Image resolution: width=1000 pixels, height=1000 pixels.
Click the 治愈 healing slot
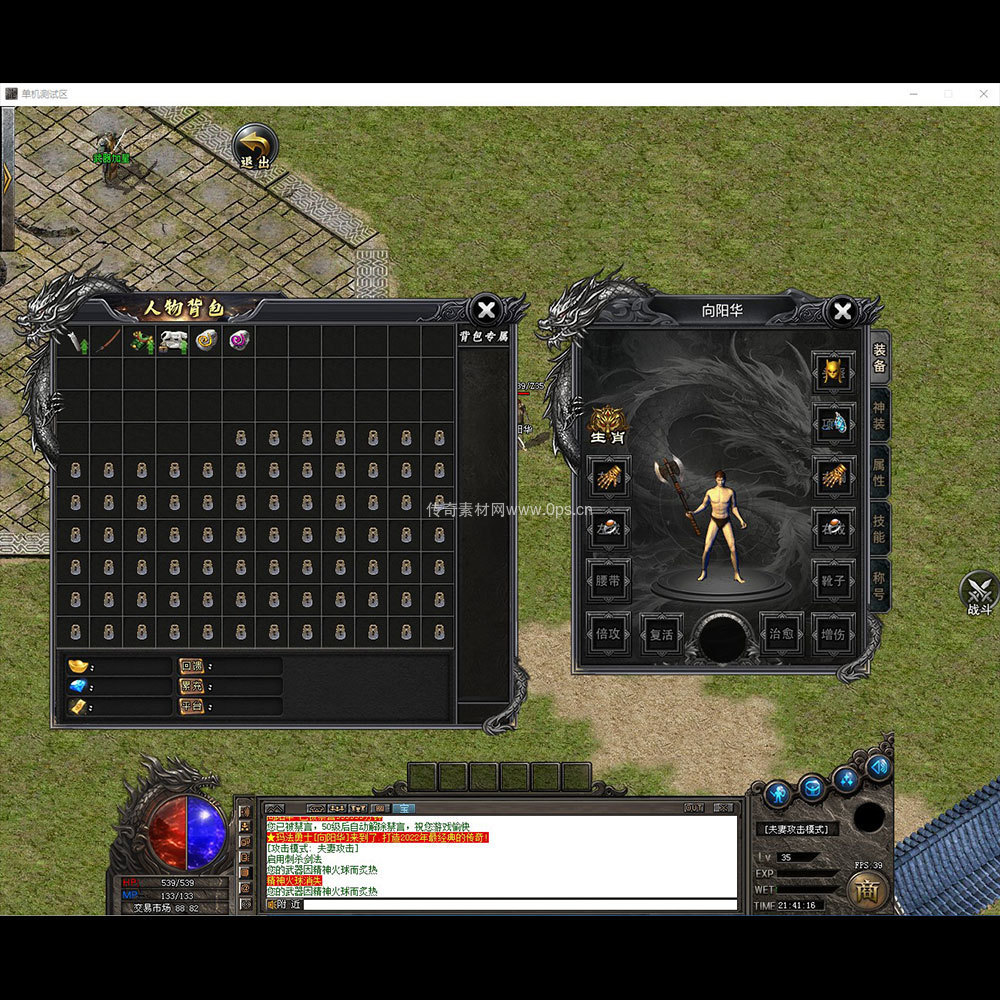tap(781, 634)
